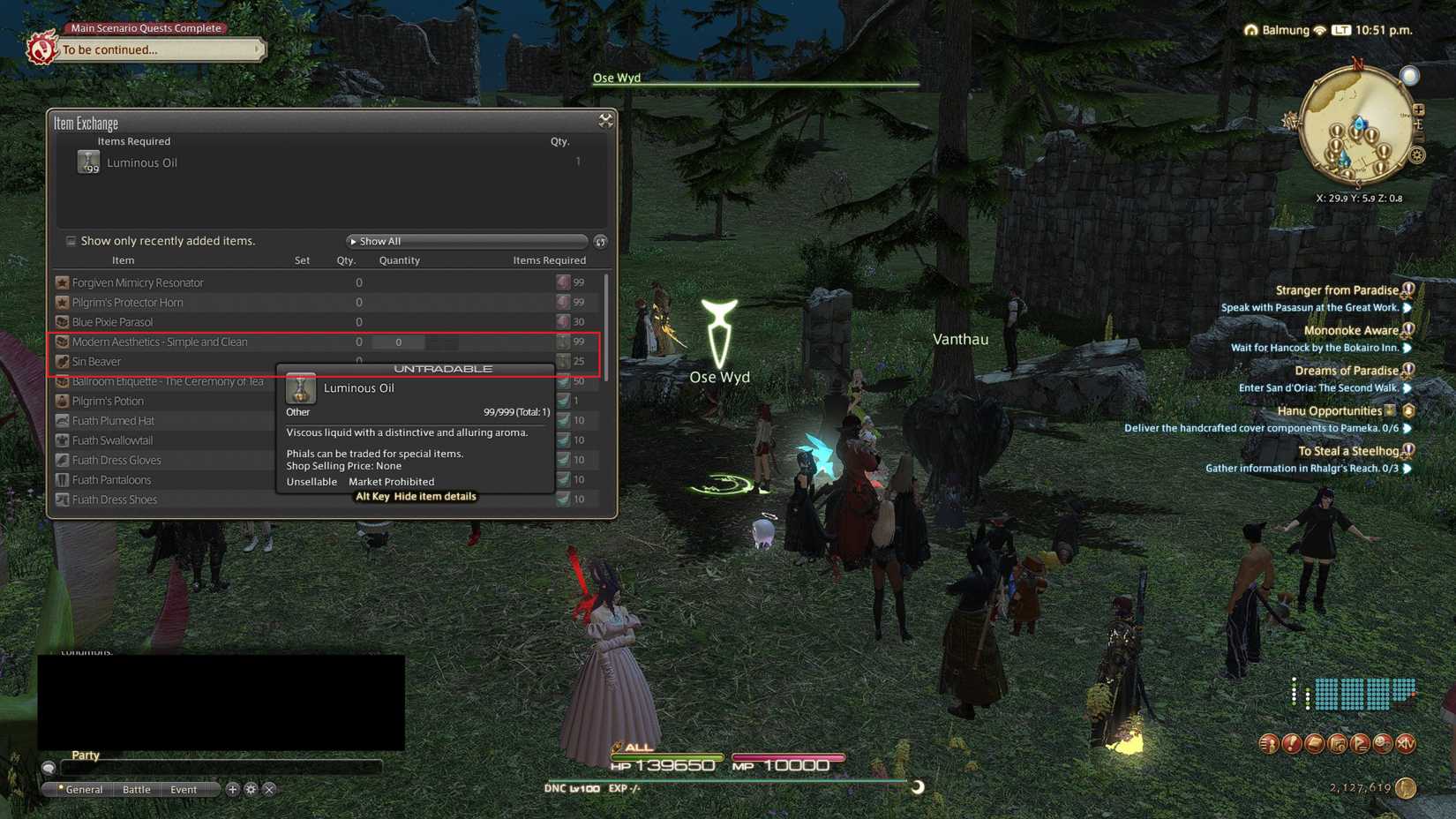This screenshot has height=819, width=1456.
Task: Add a new chat tab with the plus icon
Action: (232, 790)
